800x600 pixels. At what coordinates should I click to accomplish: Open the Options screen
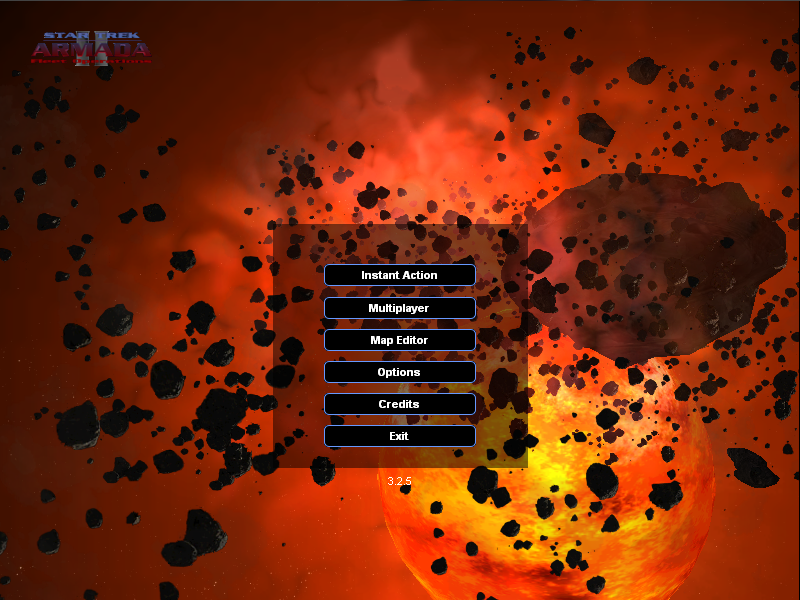(399, 372)
